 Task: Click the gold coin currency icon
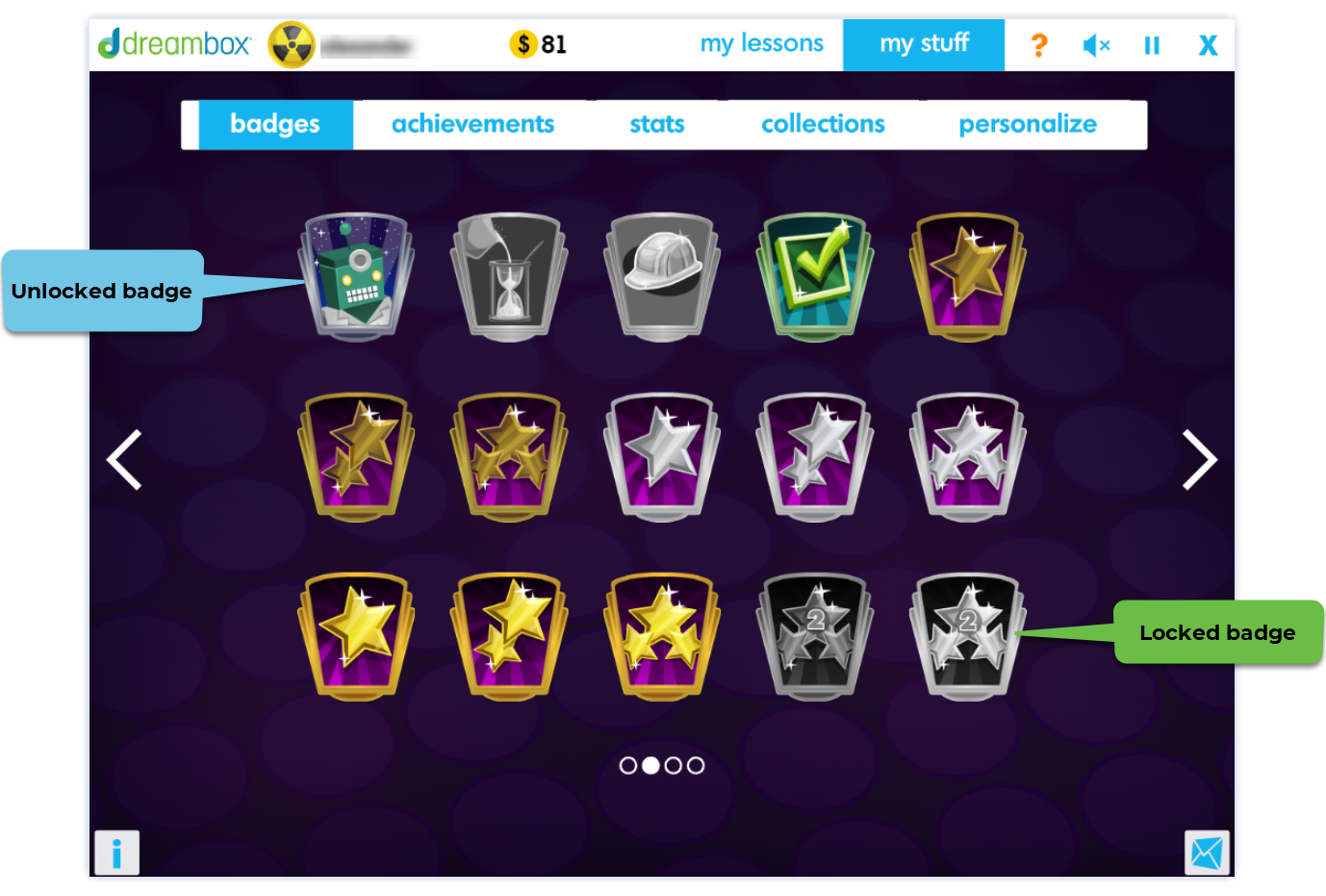coord(523,43)
